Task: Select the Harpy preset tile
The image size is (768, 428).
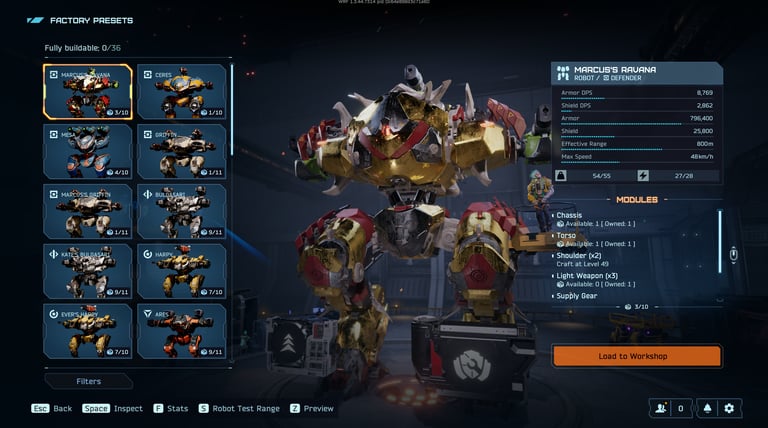Action: pos(181,271)
